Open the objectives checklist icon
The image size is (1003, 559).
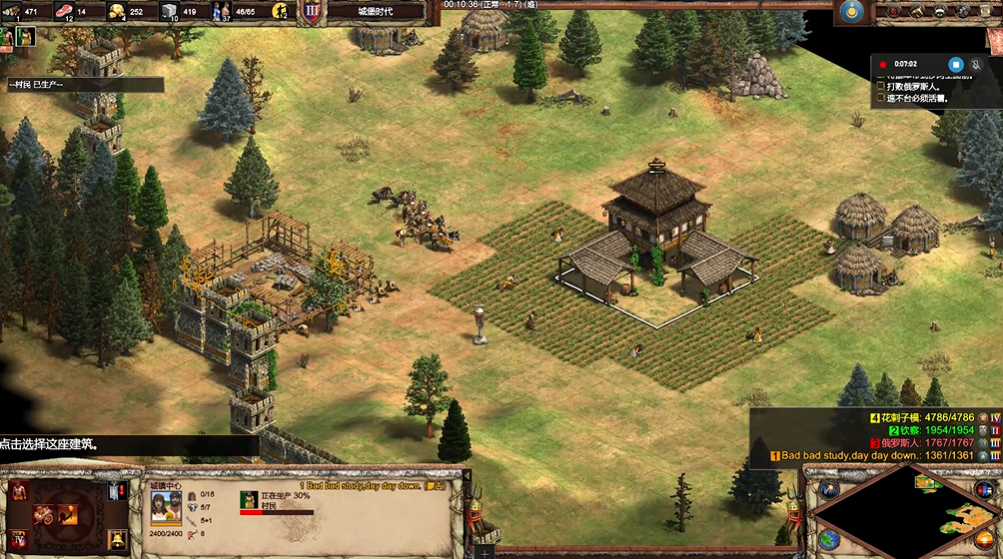pos(893,11)
